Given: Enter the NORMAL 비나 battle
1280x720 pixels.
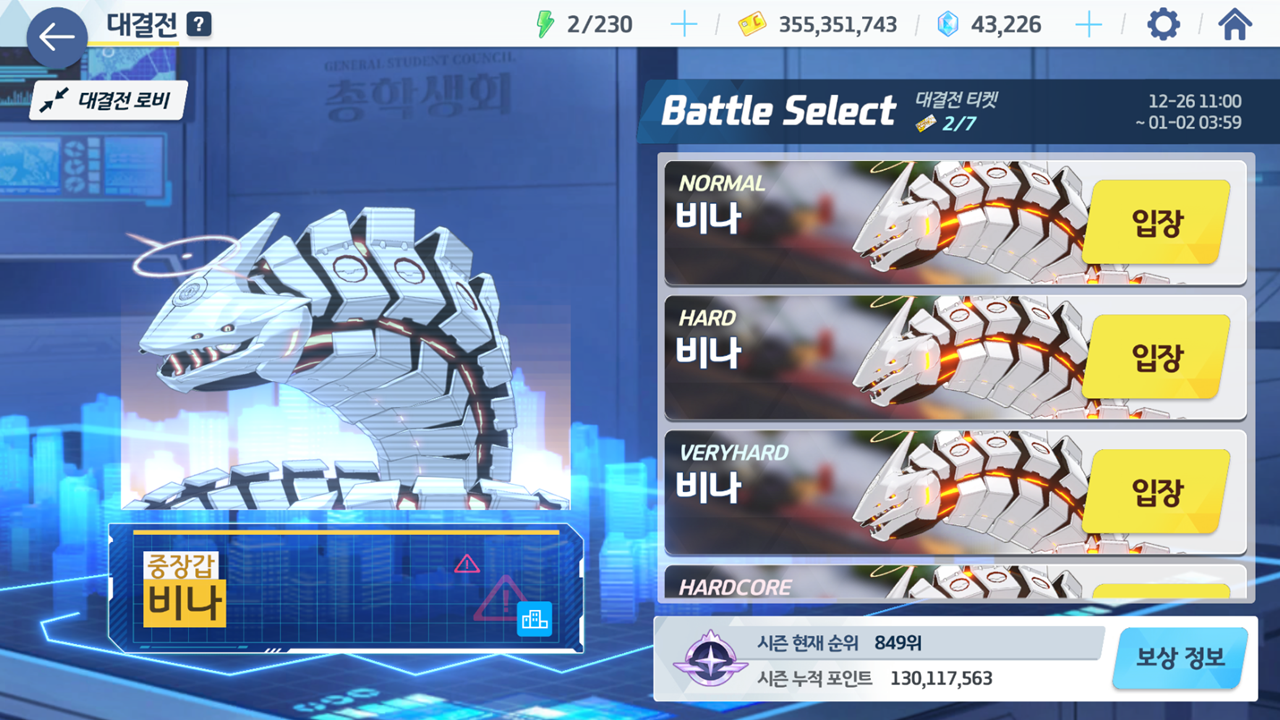Looking at the screenshot, I should pos(1156,222).
